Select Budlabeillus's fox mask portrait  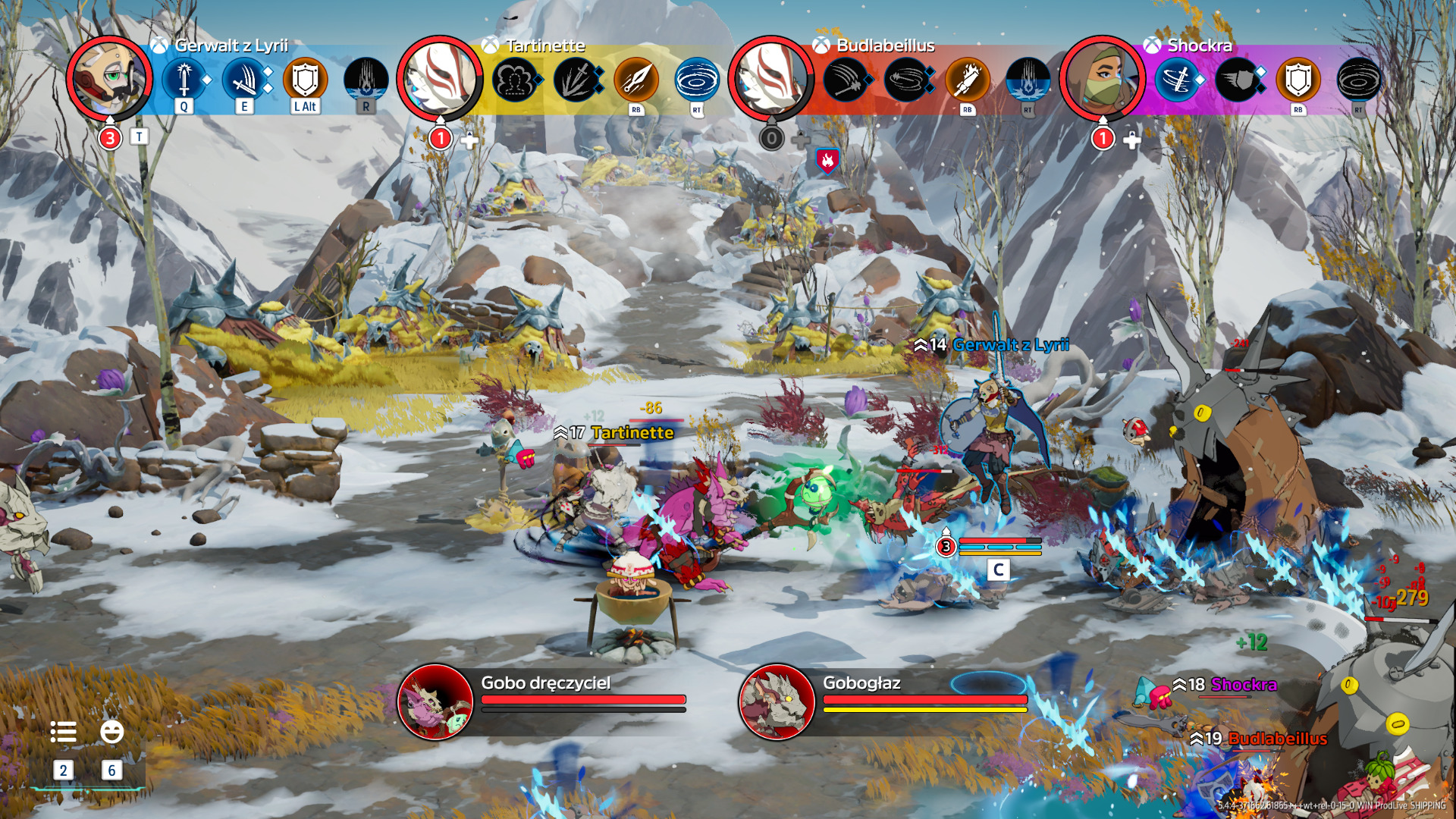tap(771, 79)
